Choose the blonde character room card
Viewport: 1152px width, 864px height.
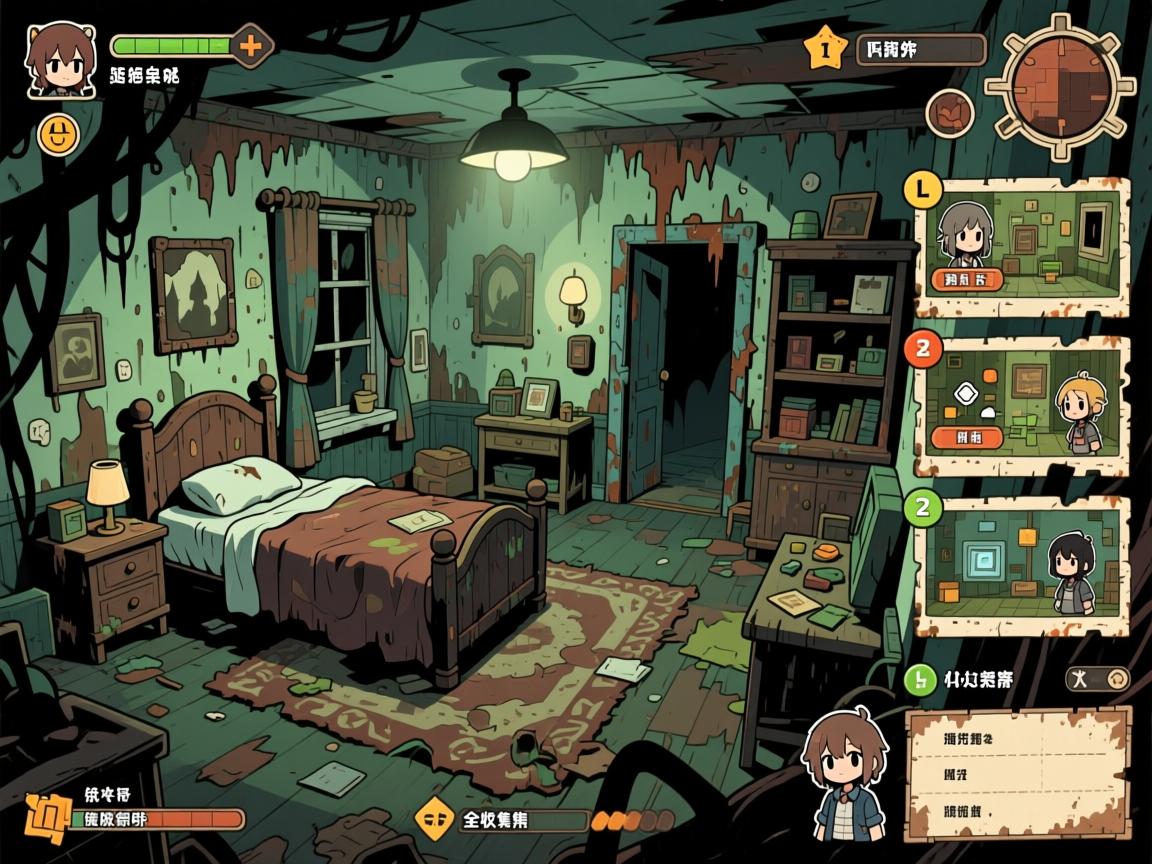pyautogui.click(x=1022, y=406)
